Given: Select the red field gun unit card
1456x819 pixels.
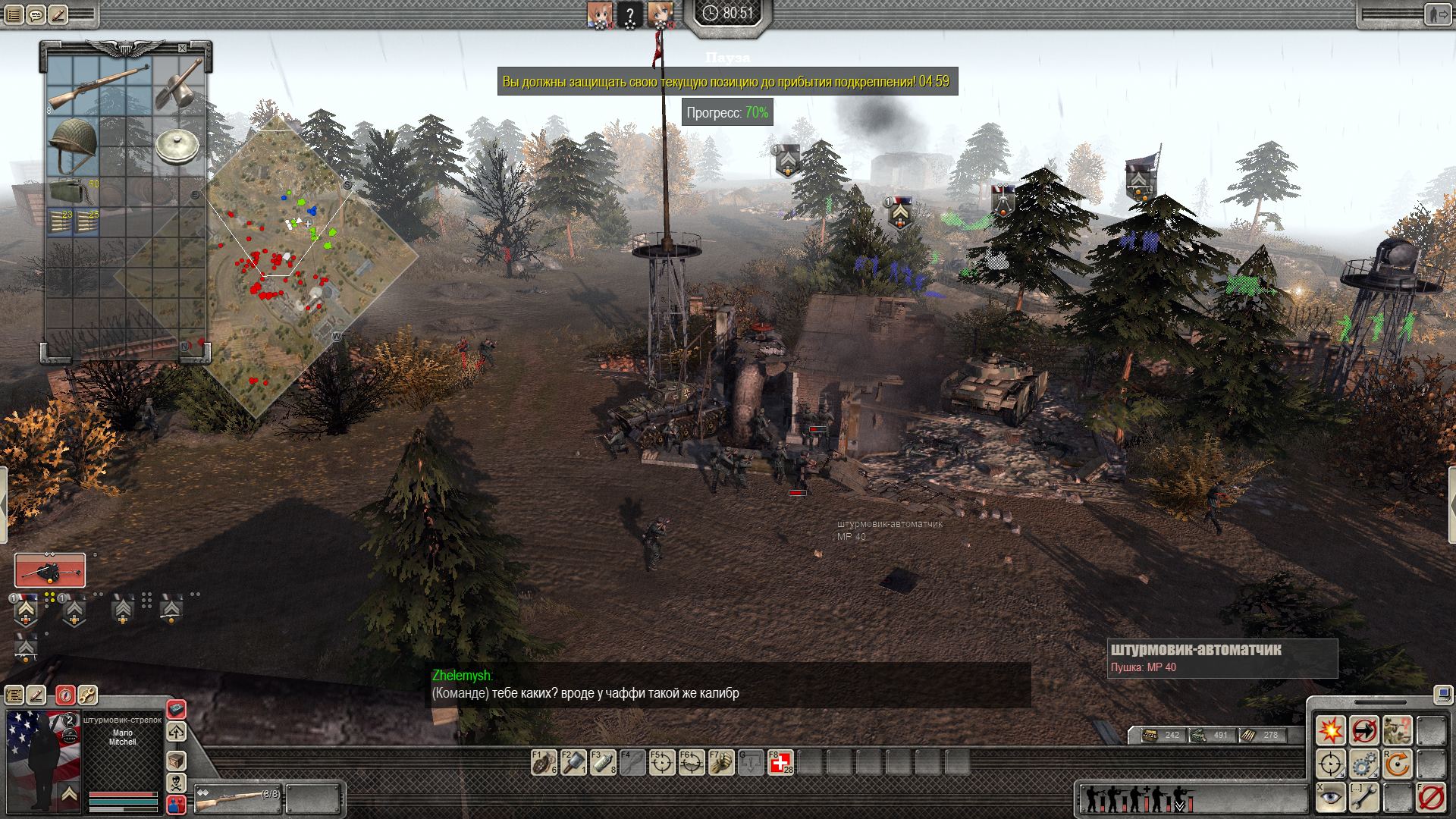Looking at the screenshot, I should [x=50, y=570].
